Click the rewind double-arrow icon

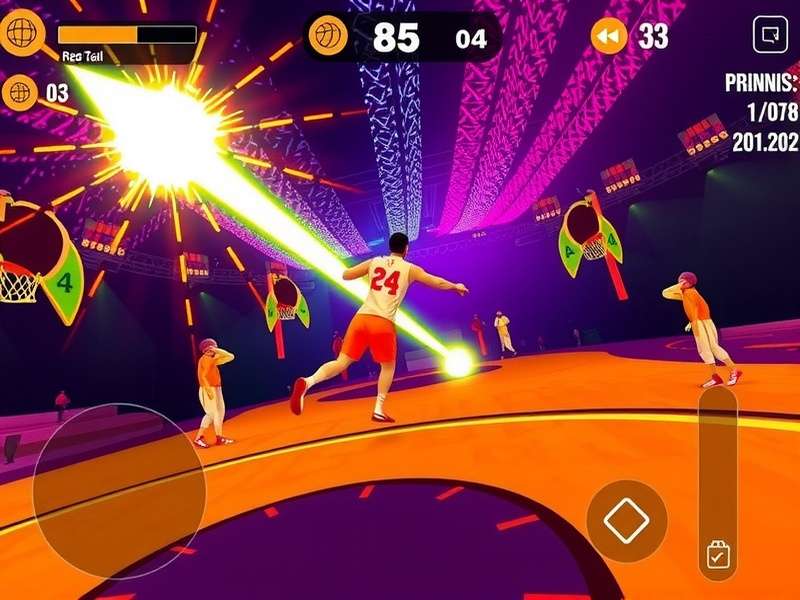click(x=608, y=37)
